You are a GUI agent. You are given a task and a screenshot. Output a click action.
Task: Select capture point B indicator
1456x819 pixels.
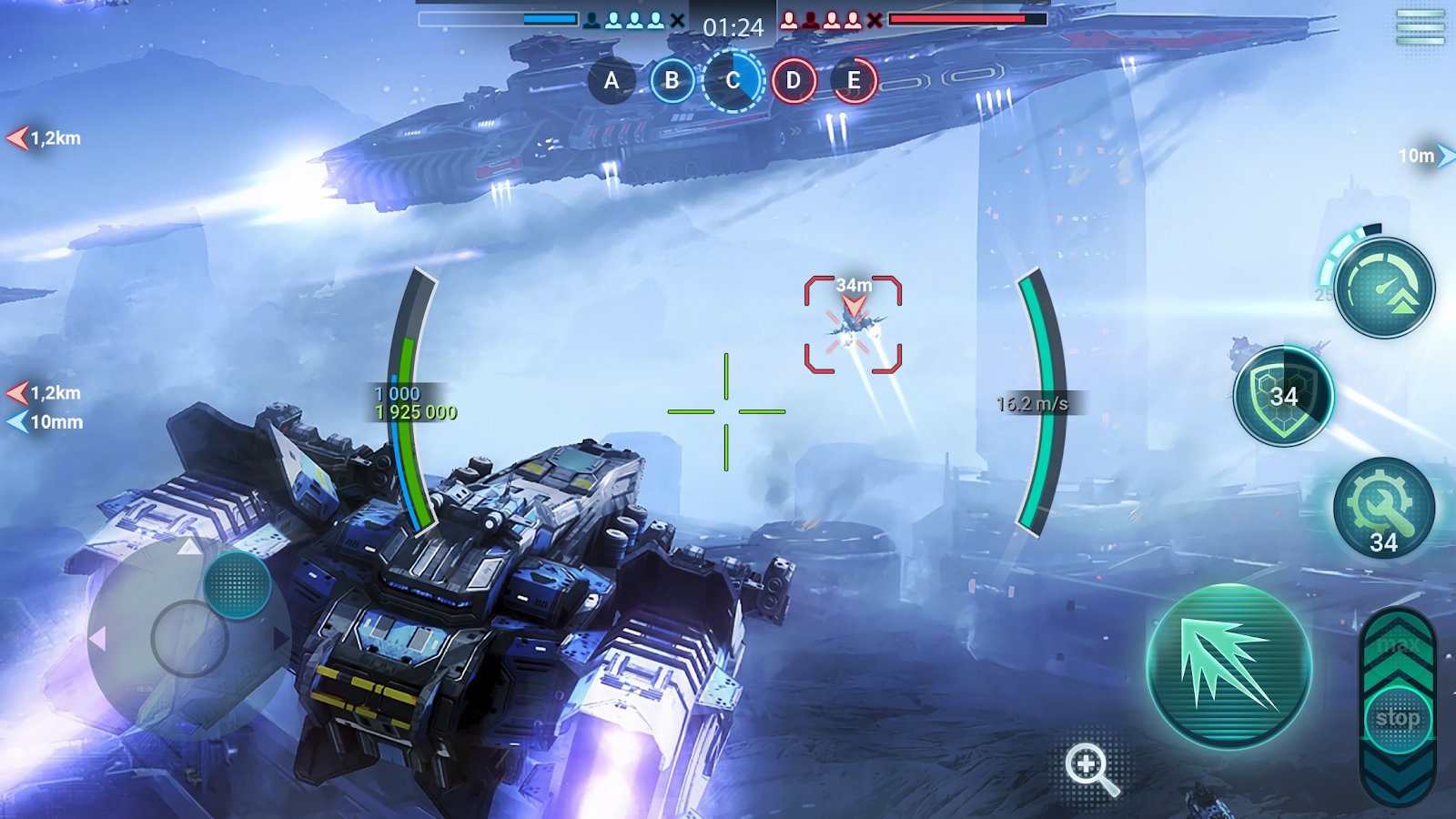click(672, 80)
